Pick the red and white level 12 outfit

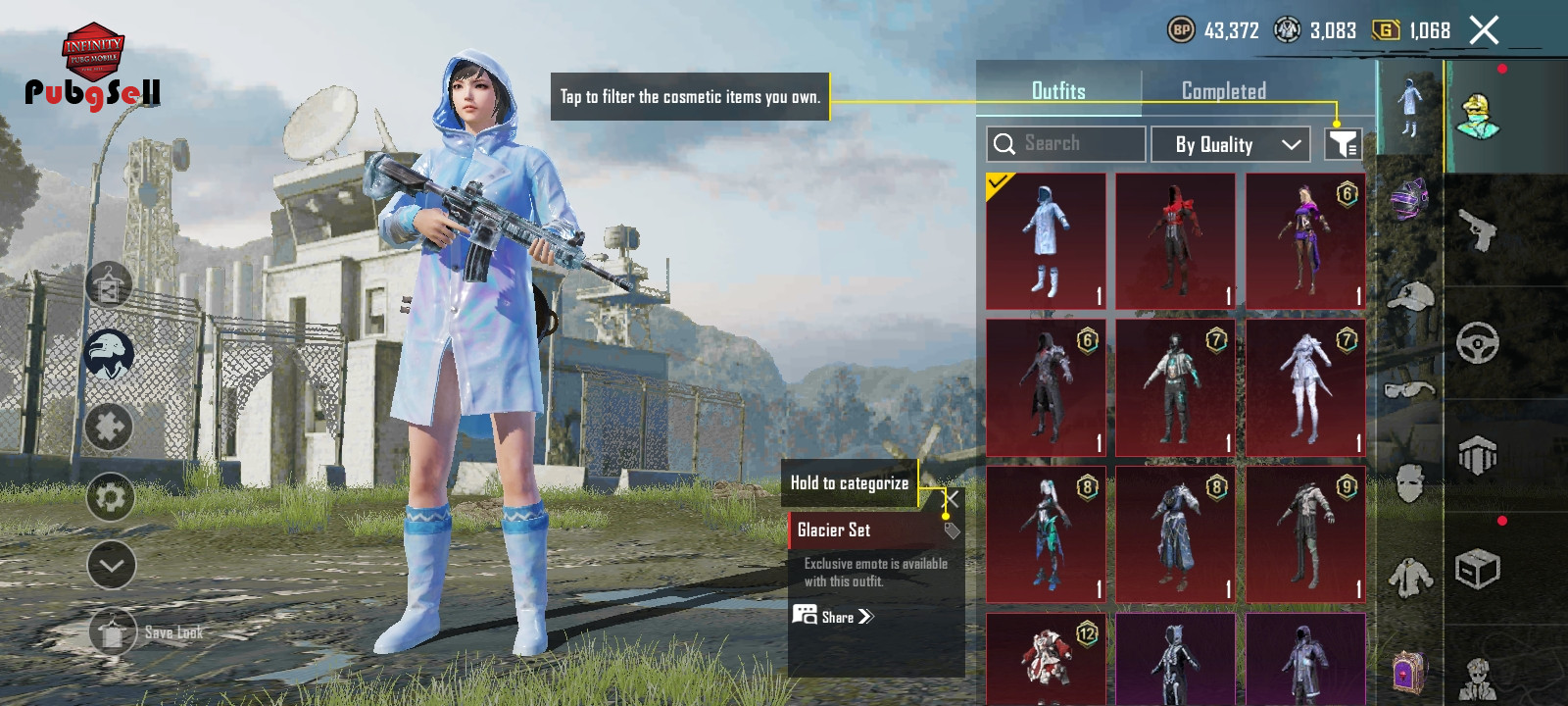[x=1046, y=659]
